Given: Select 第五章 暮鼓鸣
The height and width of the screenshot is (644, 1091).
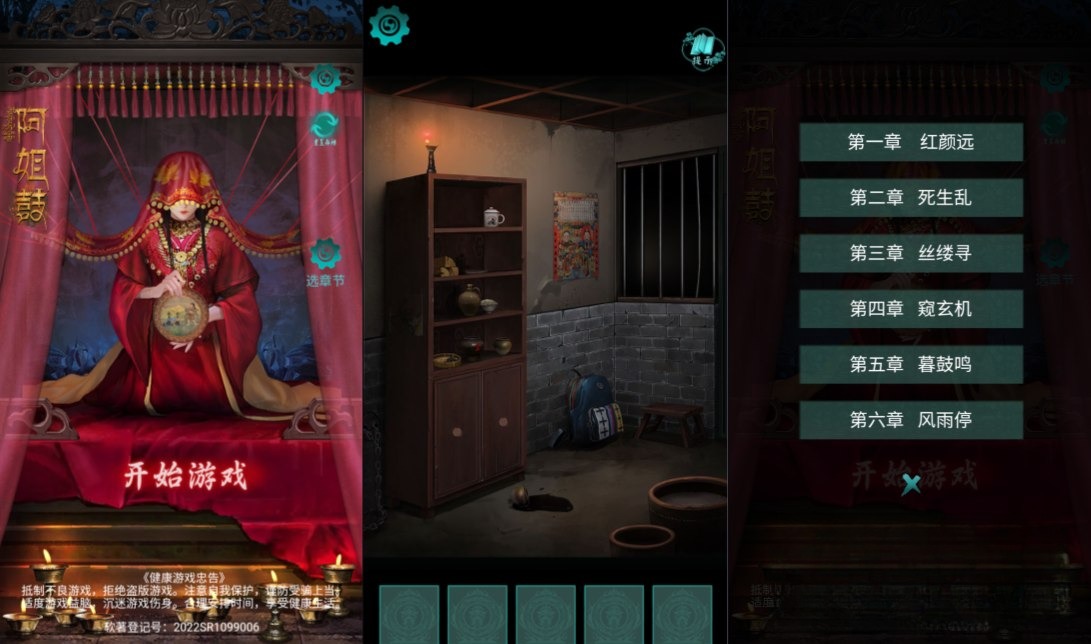Looking at the screenshot, I should [x=910, y=365].
